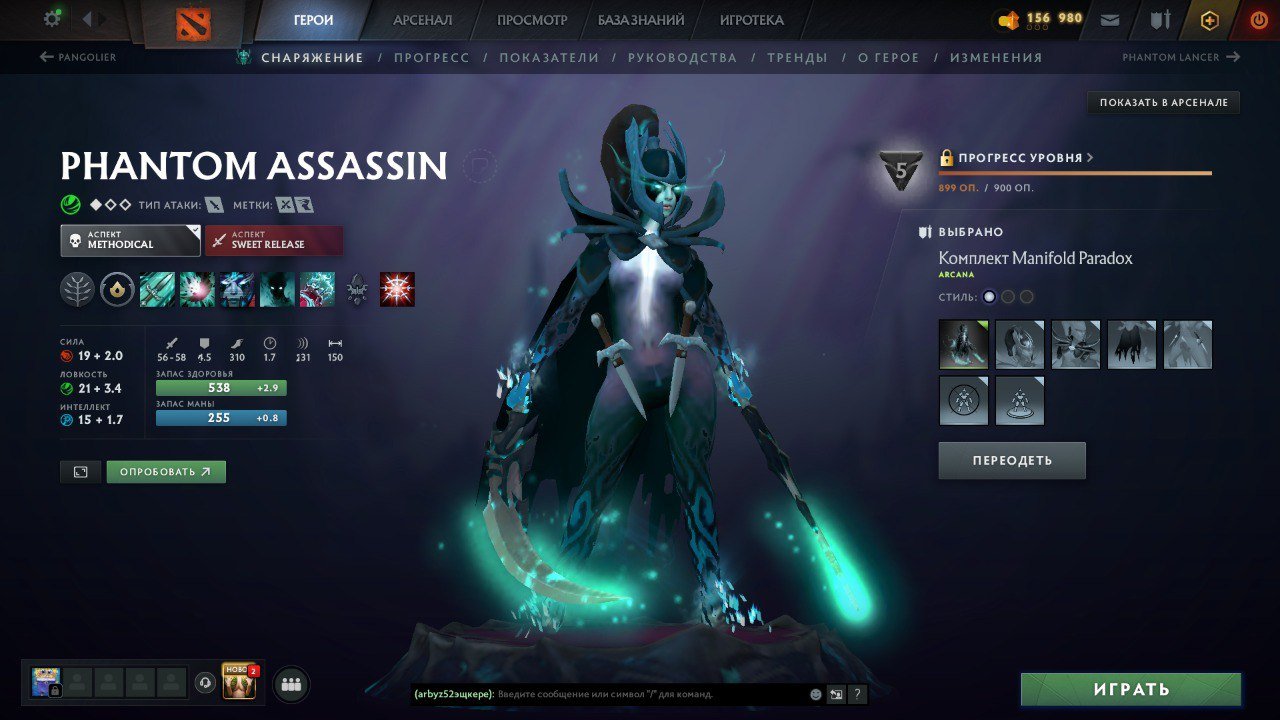View the Blur ability icon

[277, 291]
